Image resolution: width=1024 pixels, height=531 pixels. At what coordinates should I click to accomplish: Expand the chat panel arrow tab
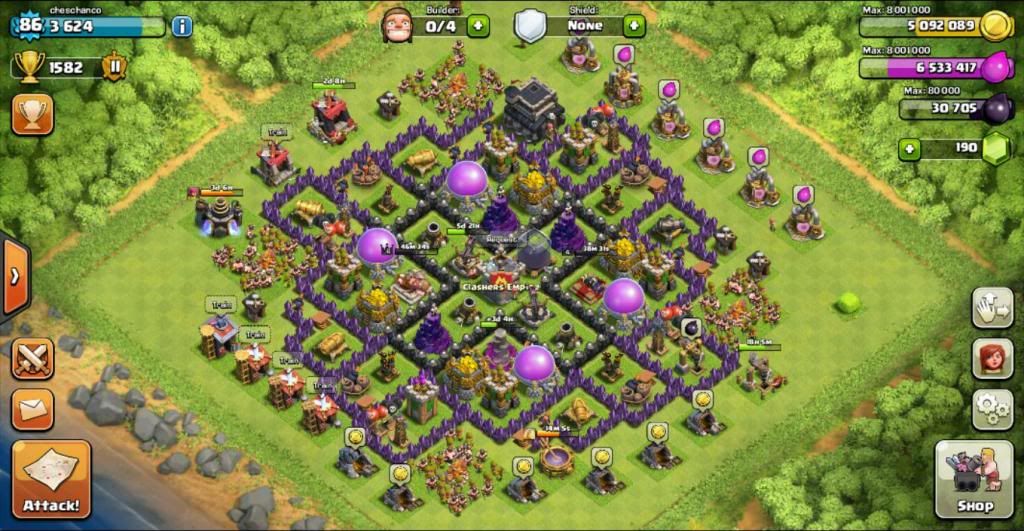click(x=14, y=276)
